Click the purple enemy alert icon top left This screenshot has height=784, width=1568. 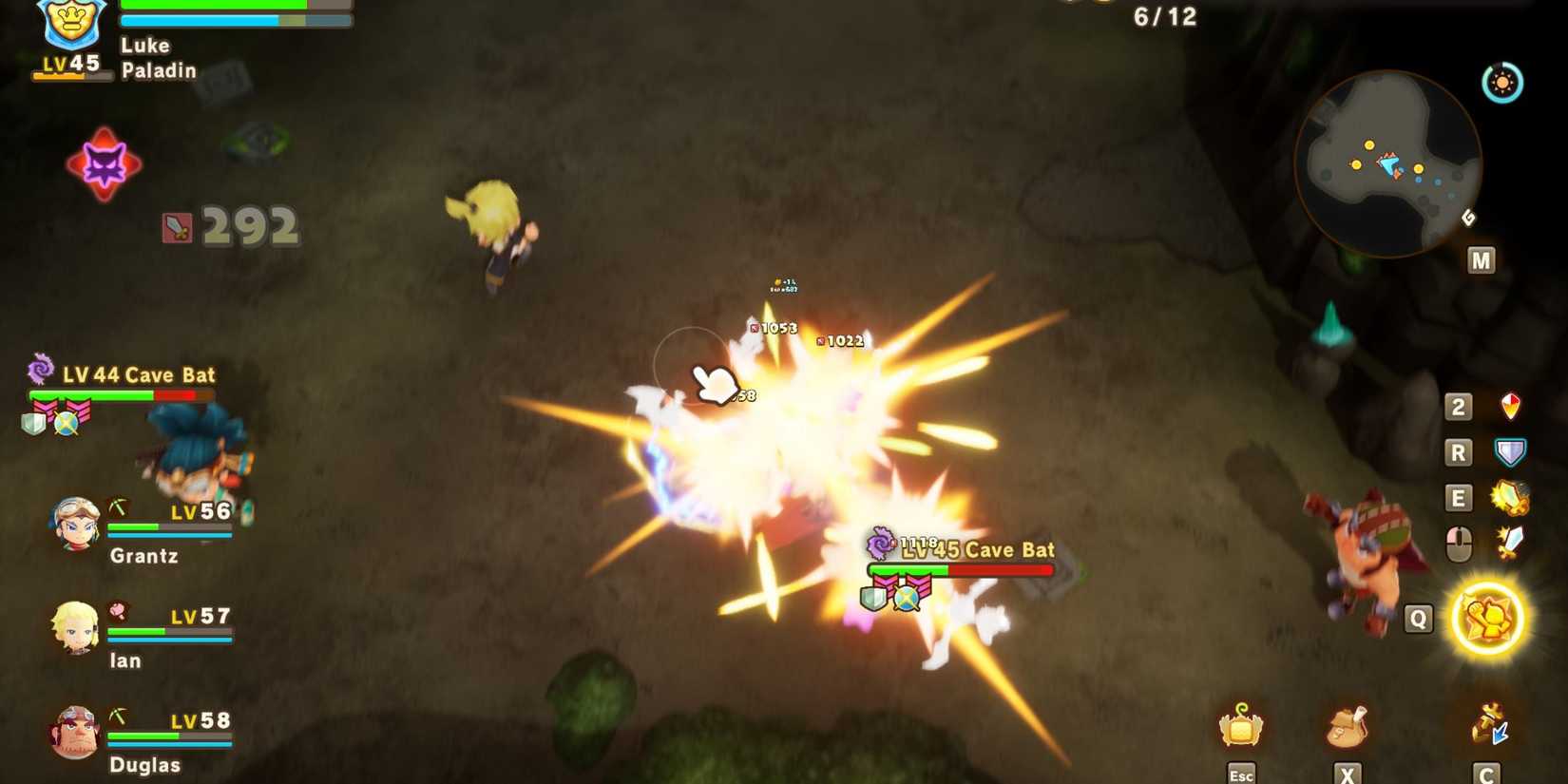pyautogui.click(x=105, y=163)
